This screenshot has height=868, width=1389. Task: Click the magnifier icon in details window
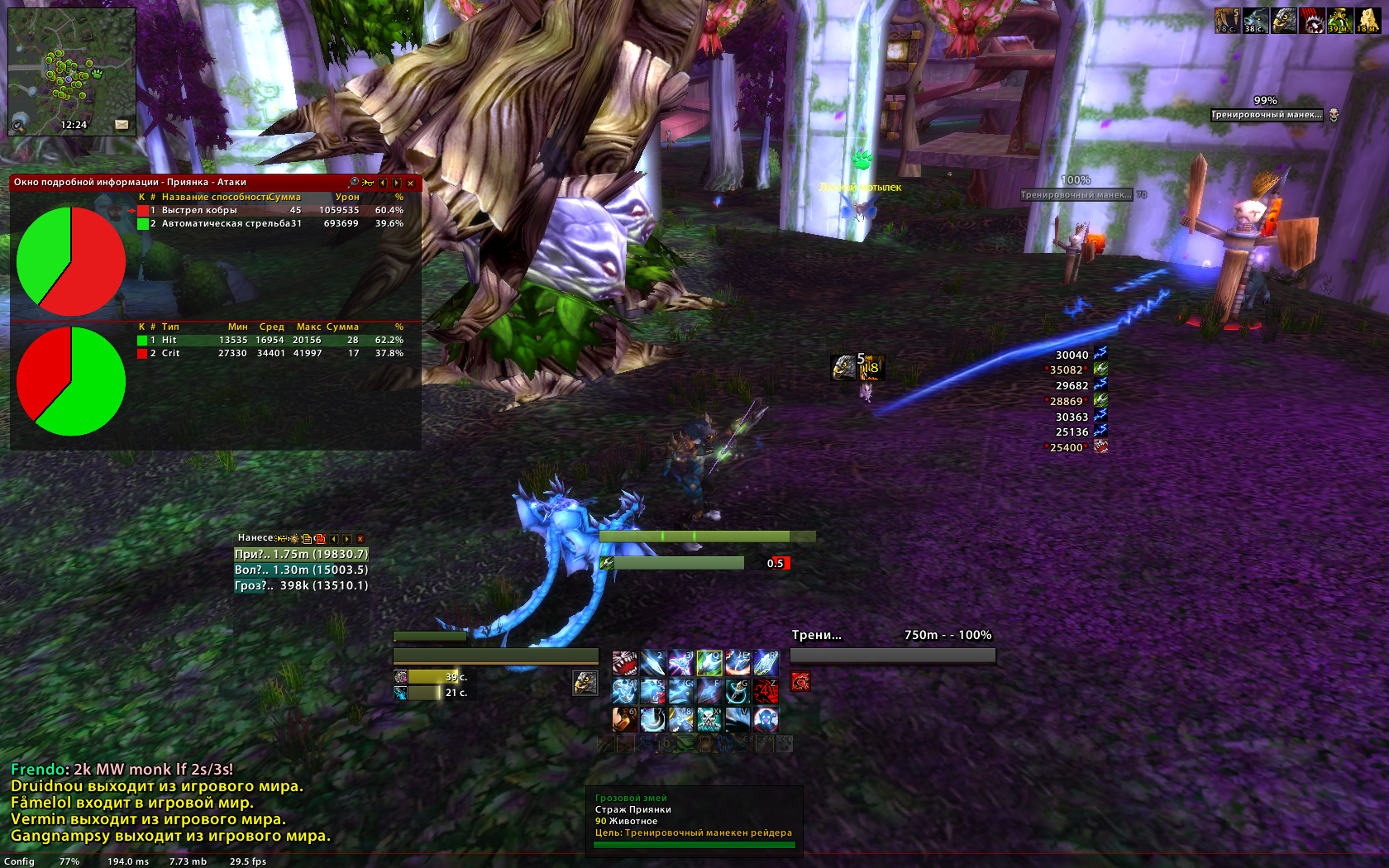coord(355,183)
